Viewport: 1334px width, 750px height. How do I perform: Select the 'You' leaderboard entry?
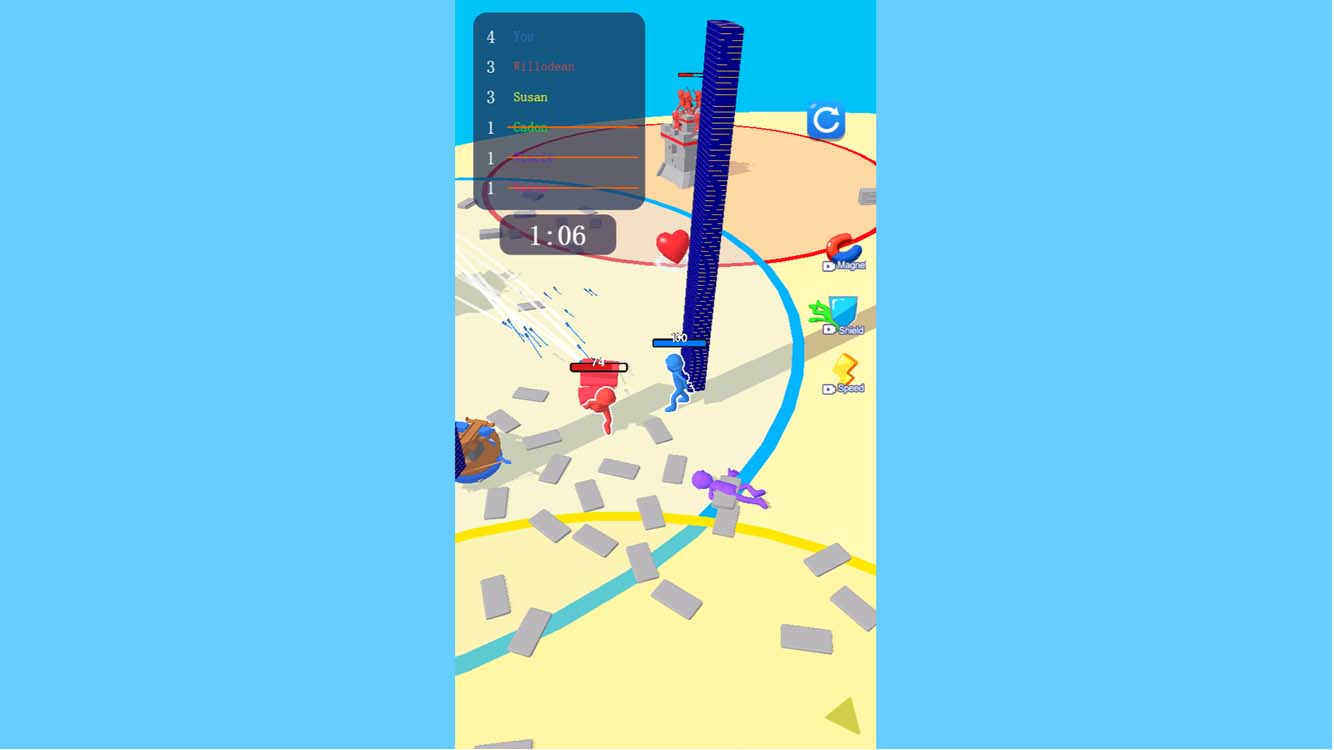[x=523, y=36]
